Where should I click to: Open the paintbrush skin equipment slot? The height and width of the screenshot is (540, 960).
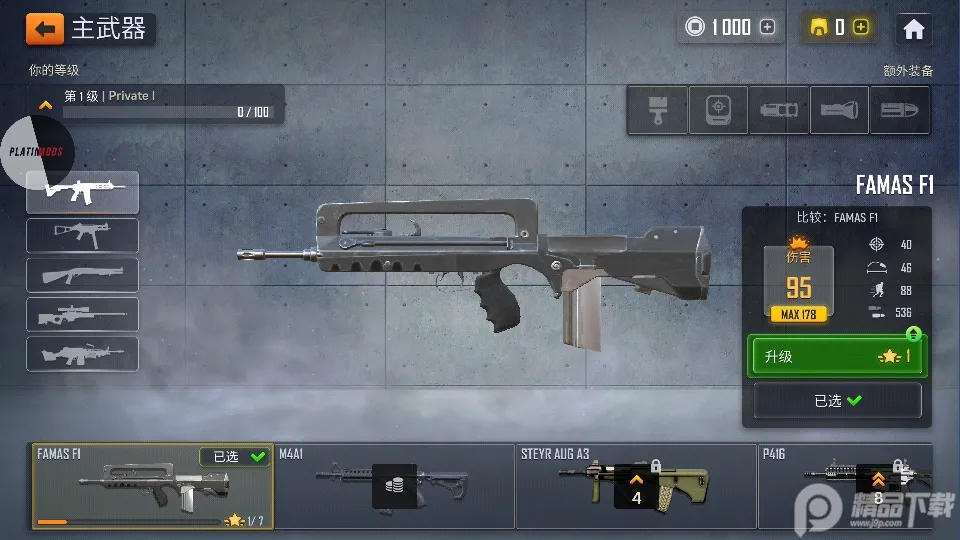658,110
